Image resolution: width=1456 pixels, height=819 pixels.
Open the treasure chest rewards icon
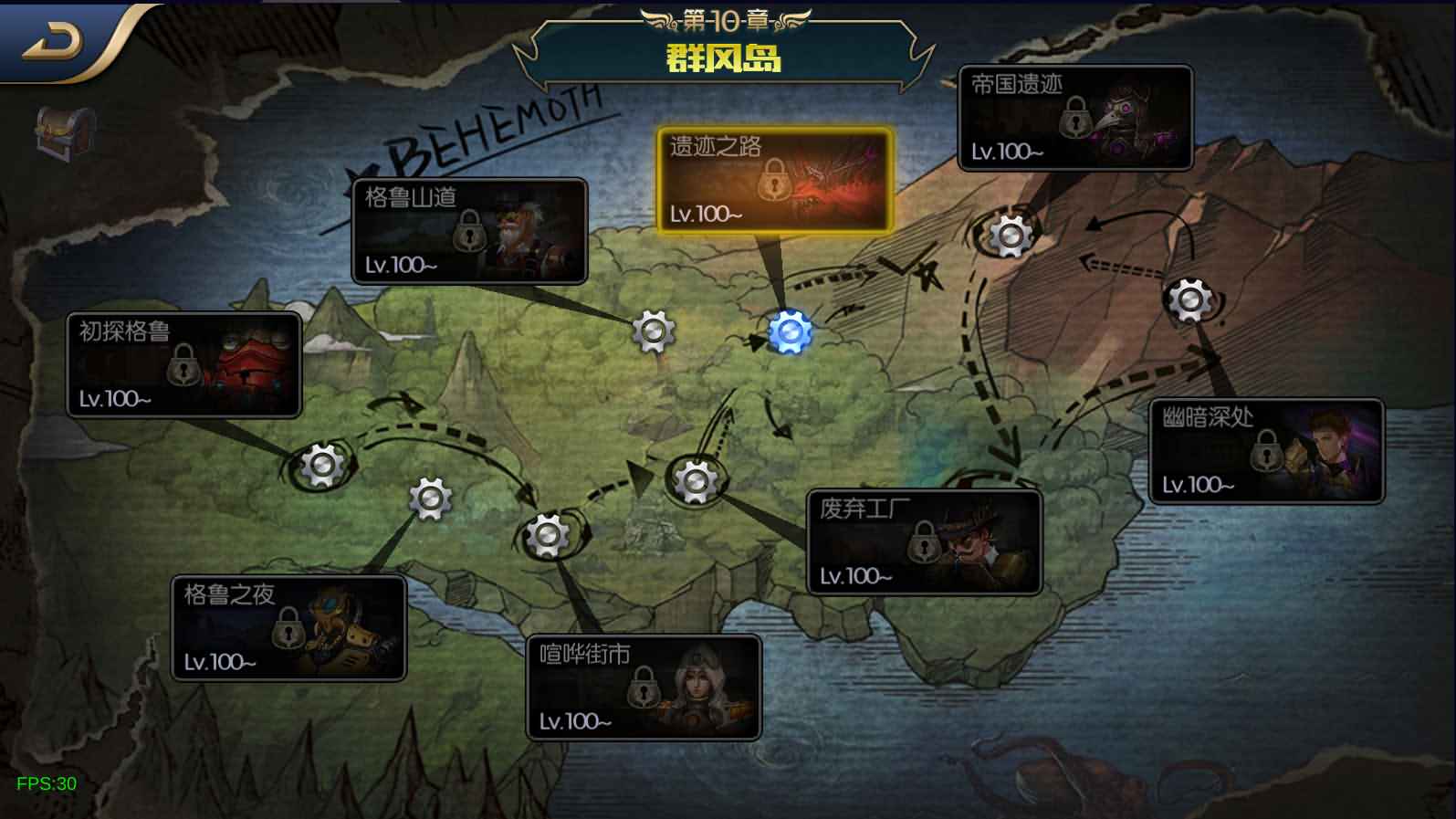65,132
